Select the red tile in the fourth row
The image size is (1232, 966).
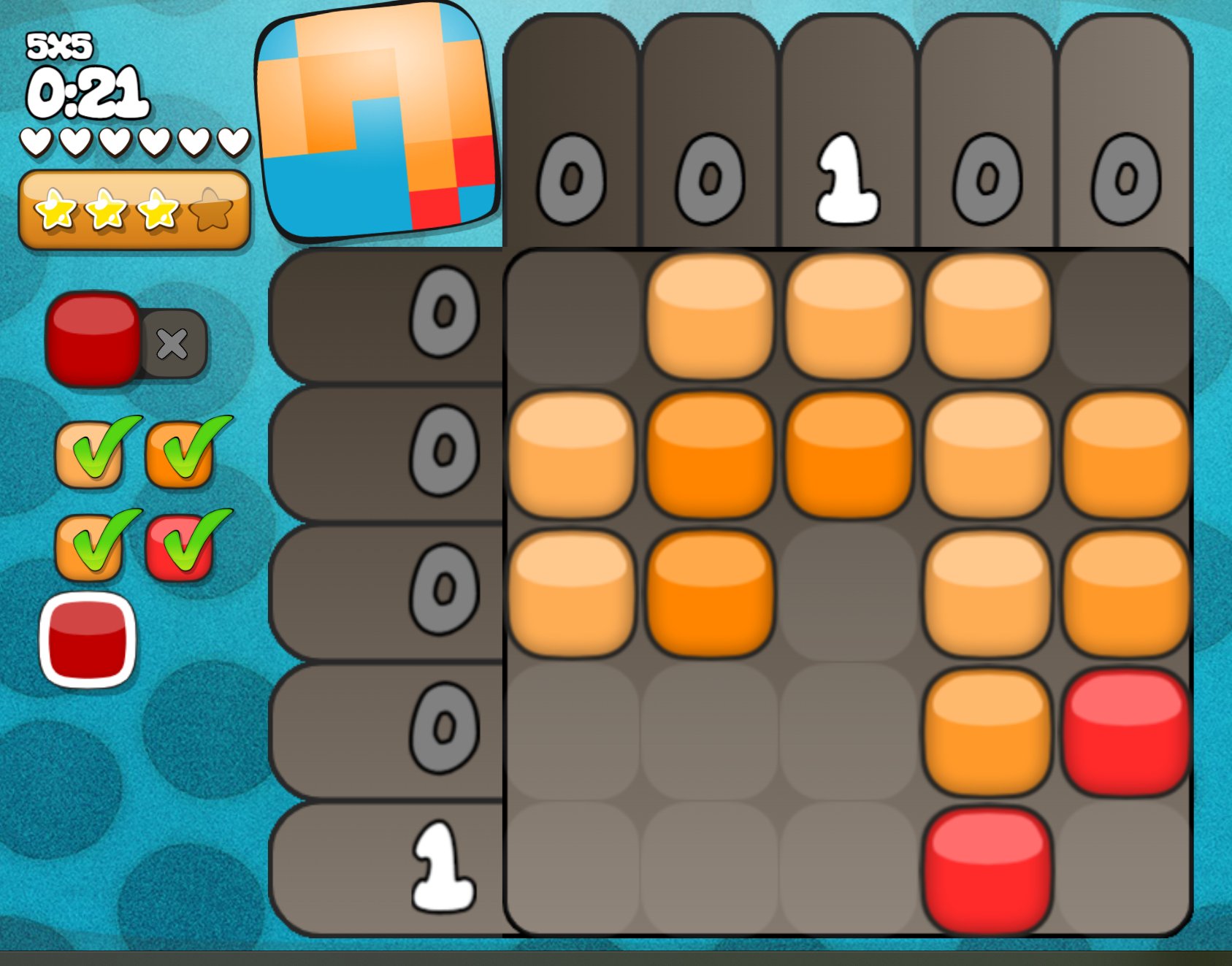(1125, 731)
